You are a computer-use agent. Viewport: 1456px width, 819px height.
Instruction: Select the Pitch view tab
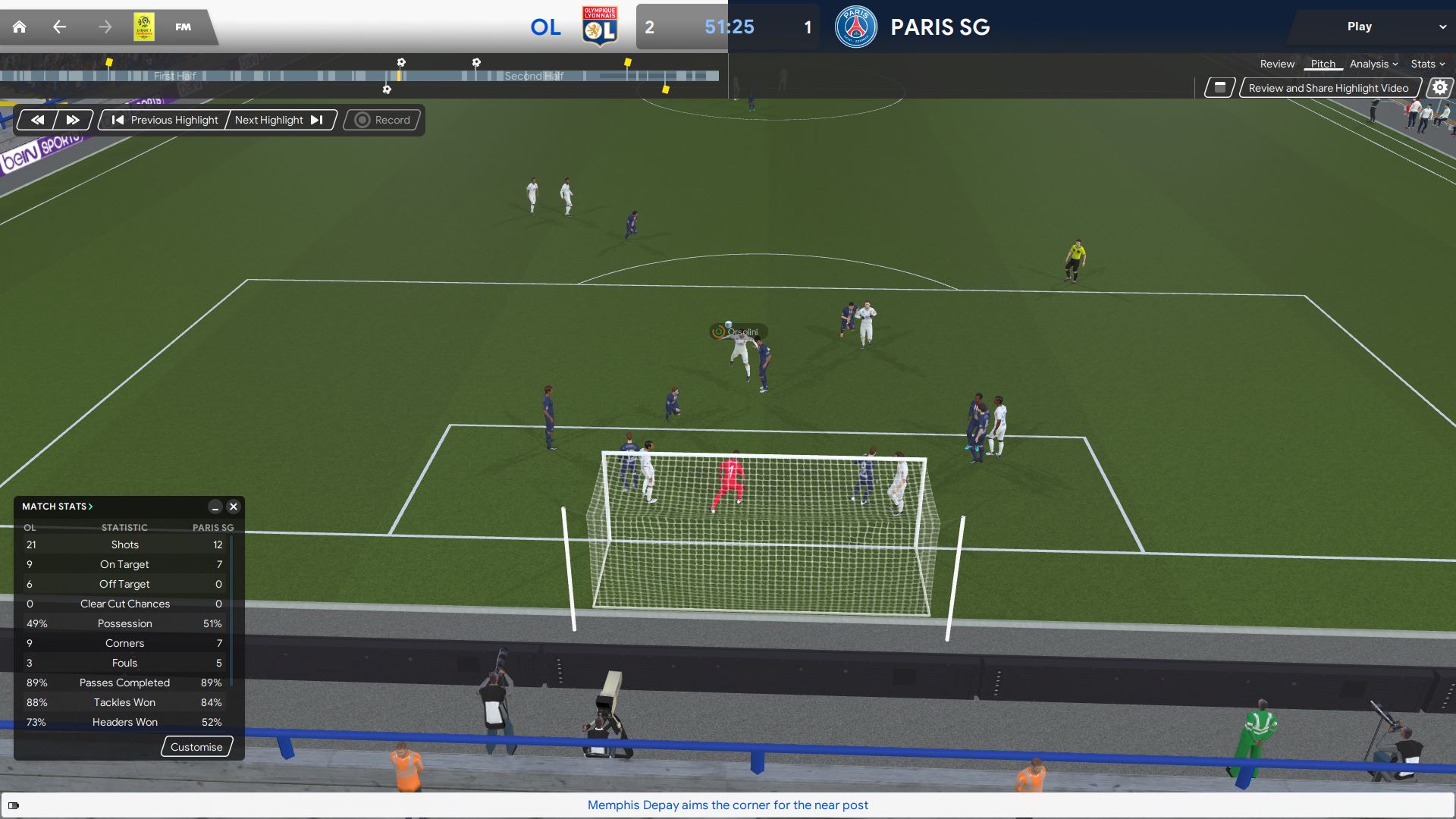1323,64
